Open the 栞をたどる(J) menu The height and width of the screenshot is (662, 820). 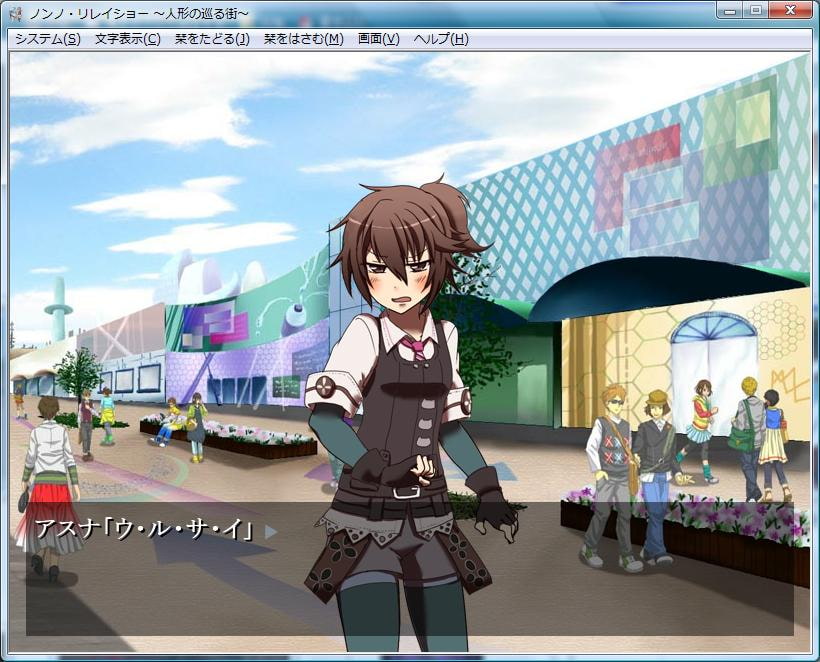point(212,39)
